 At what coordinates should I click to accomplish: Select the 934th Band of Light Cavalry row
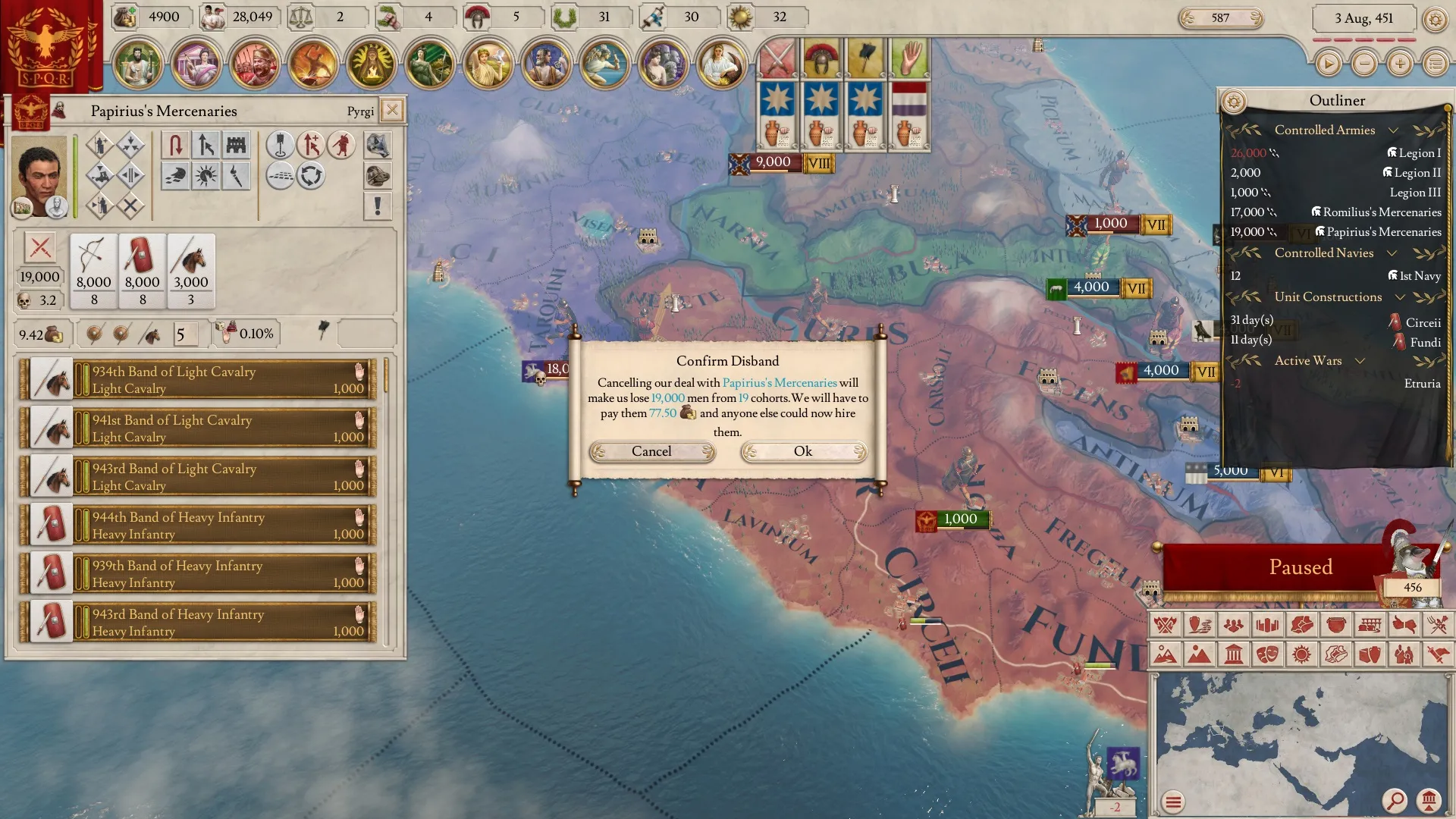[199, 379]
